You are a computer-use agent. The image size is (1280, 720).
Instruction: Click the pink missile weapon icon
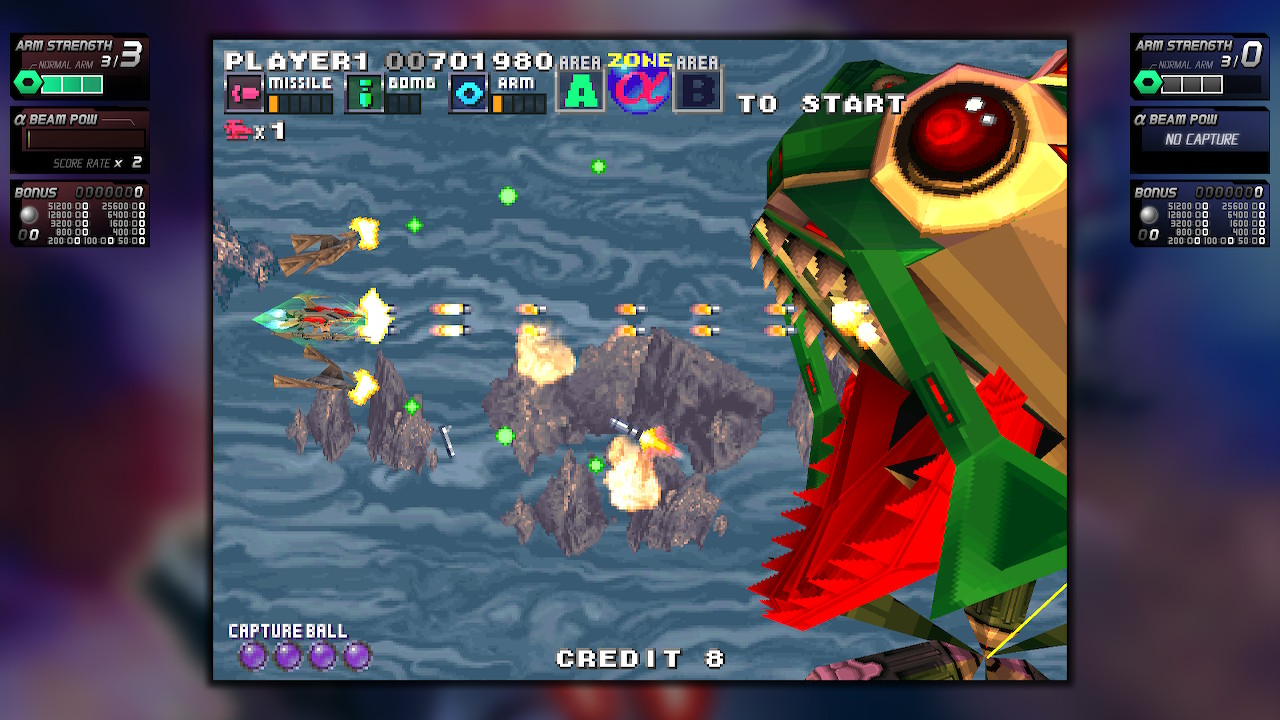(x=244, y=93)
